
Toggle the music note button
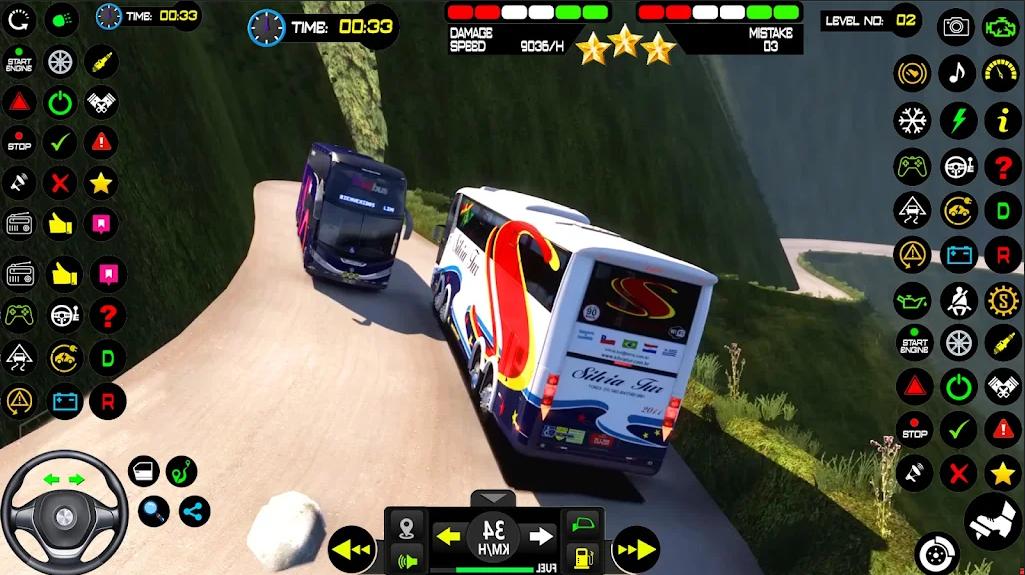point(958,72)
